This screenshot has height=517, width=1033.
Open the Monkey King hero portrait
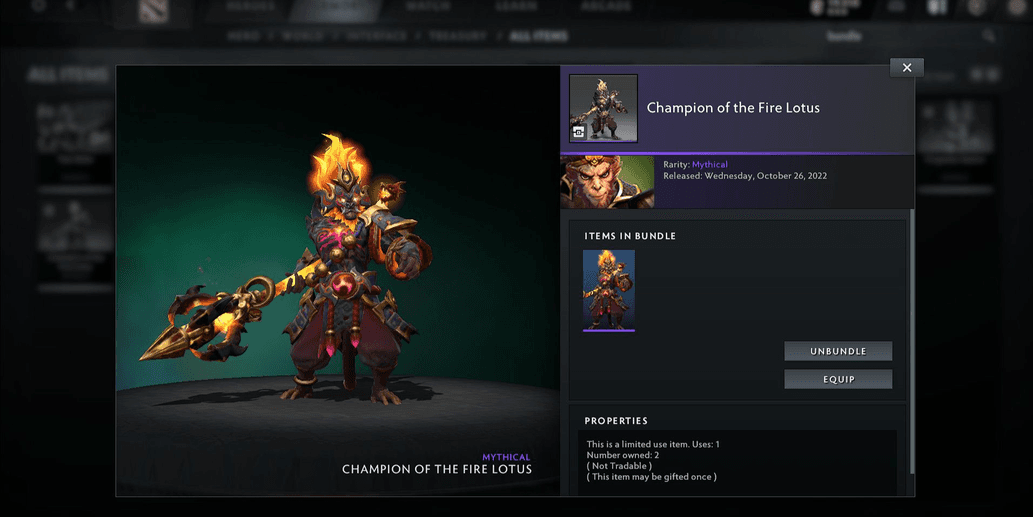pyautogui.click(x=607, y=181)
